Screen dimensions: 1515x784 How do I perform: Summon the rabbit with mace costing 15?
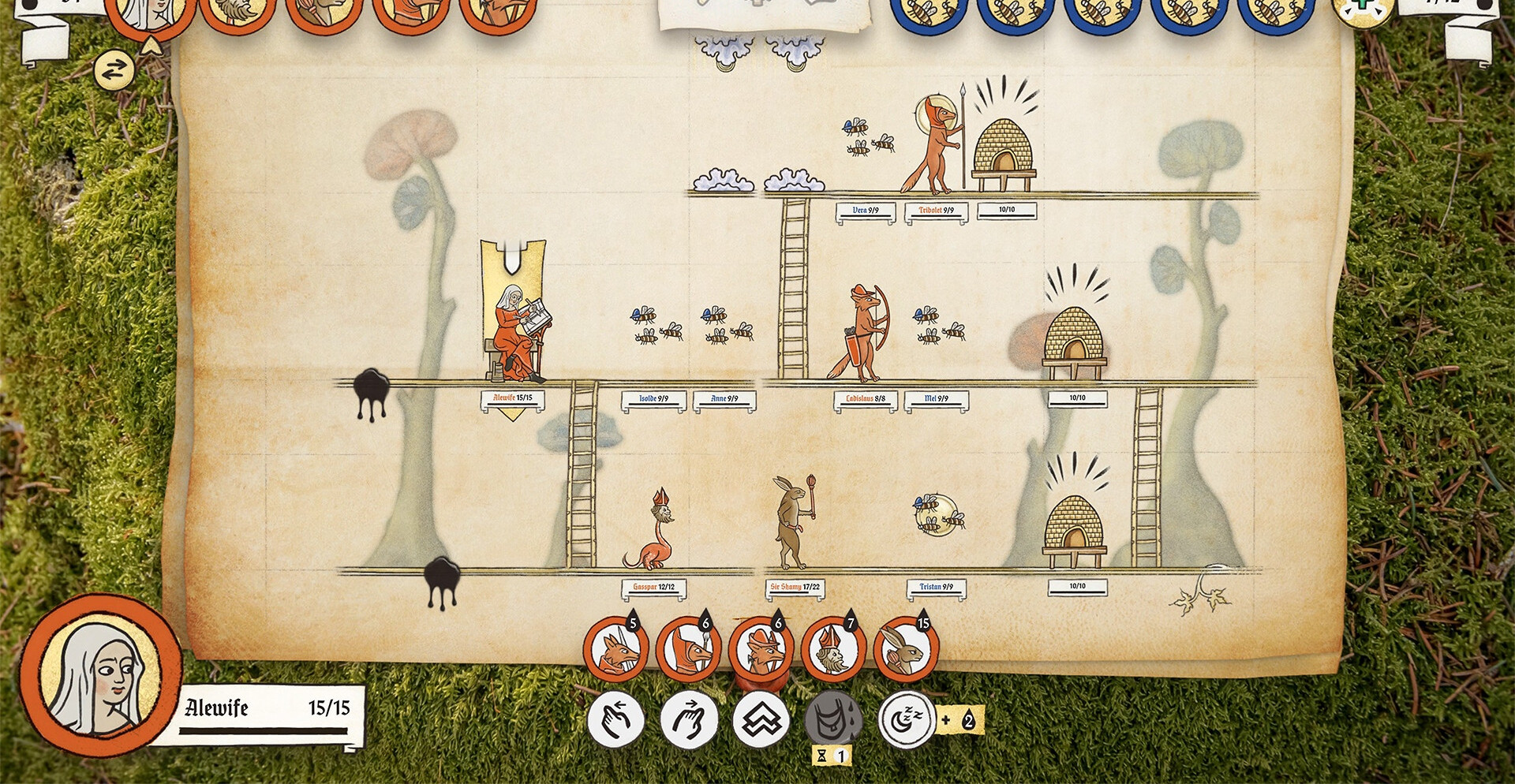click(906, 651)
